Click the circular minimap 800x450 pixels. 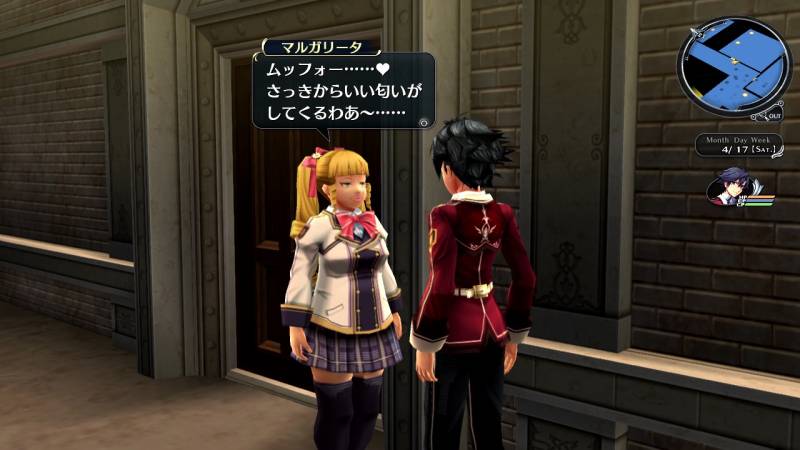click(x=734, y=68)
